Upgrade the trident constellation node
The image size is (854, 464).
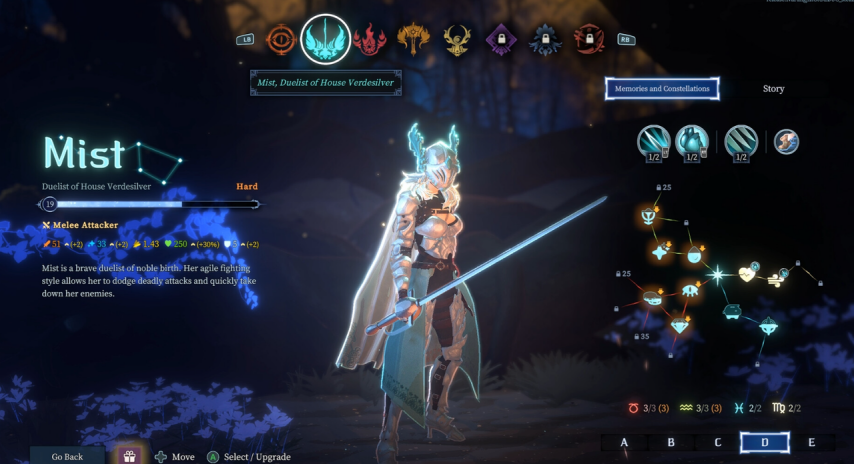coord(648,215)
